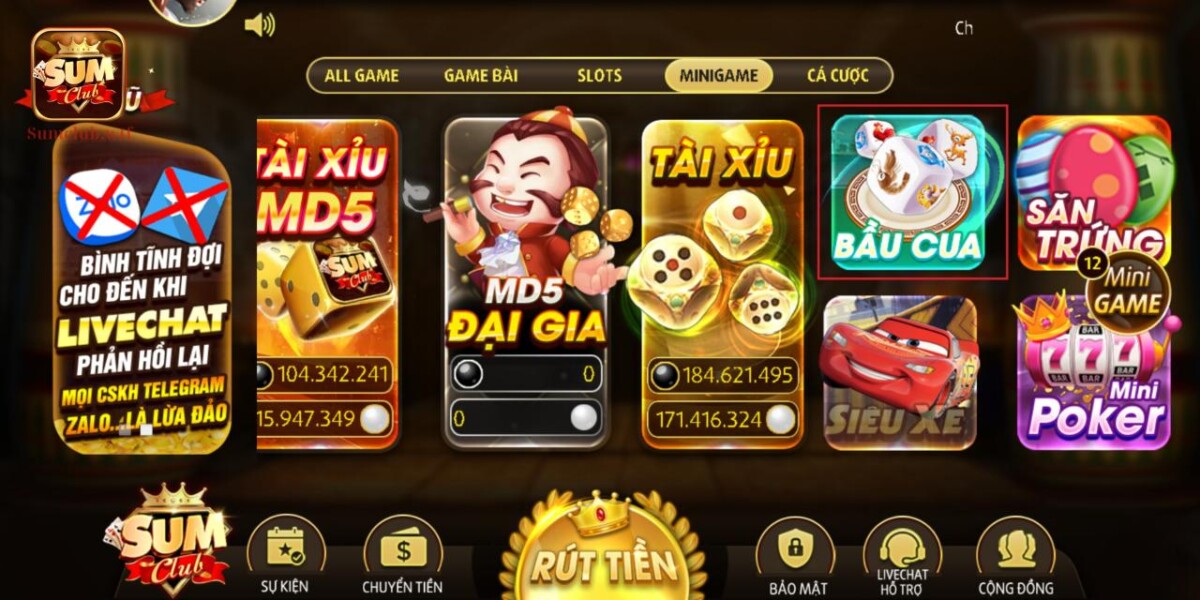Tap the Rút Tiền withdraw button
The image size is (1200, 600).
602,550
